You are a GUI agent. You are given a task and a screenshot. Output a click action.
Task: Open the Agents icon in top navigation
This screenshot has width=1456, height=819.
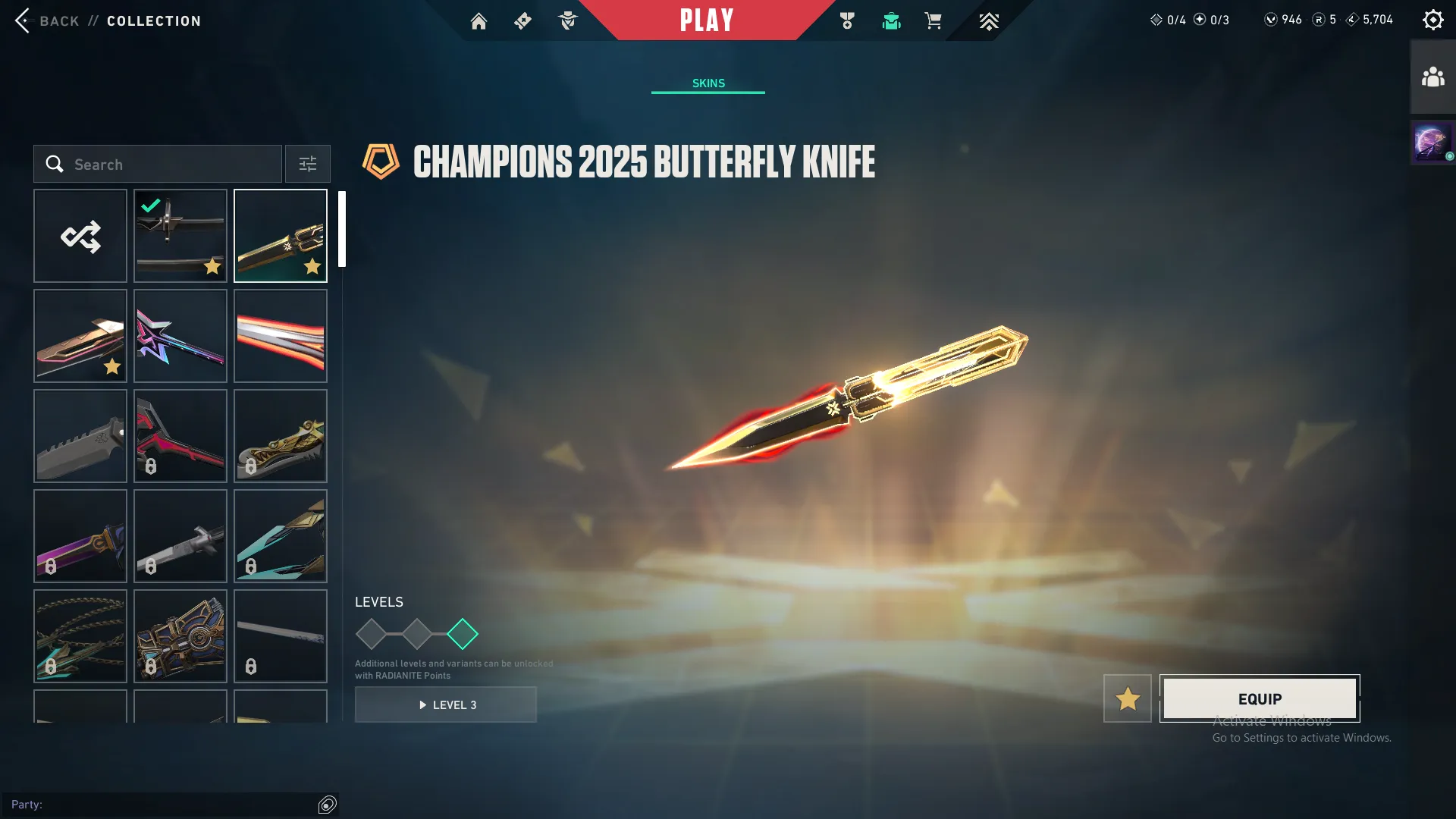[x=567, y=20]
